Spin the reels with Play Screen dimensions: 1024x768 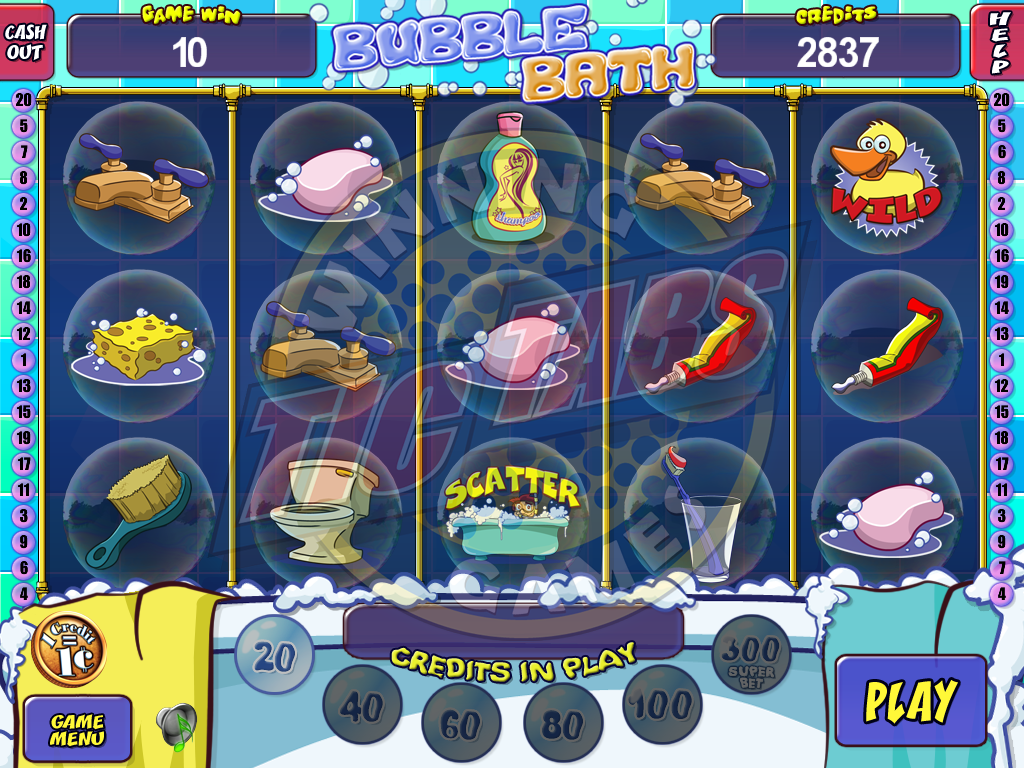tap(910, 700)
